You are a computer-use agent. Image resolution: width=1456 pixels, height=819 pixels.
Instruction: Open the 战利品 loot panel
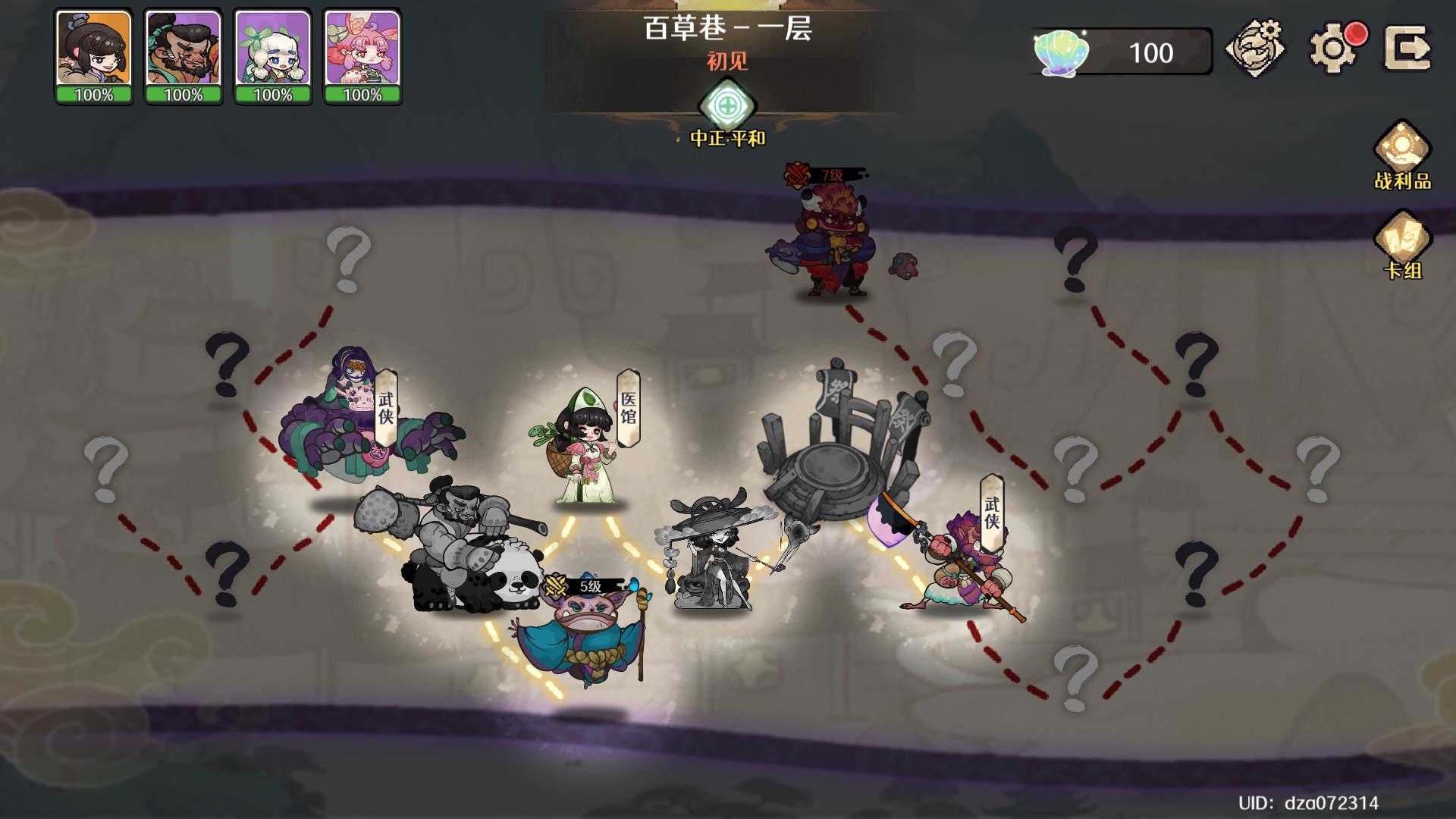[1402, 155]
